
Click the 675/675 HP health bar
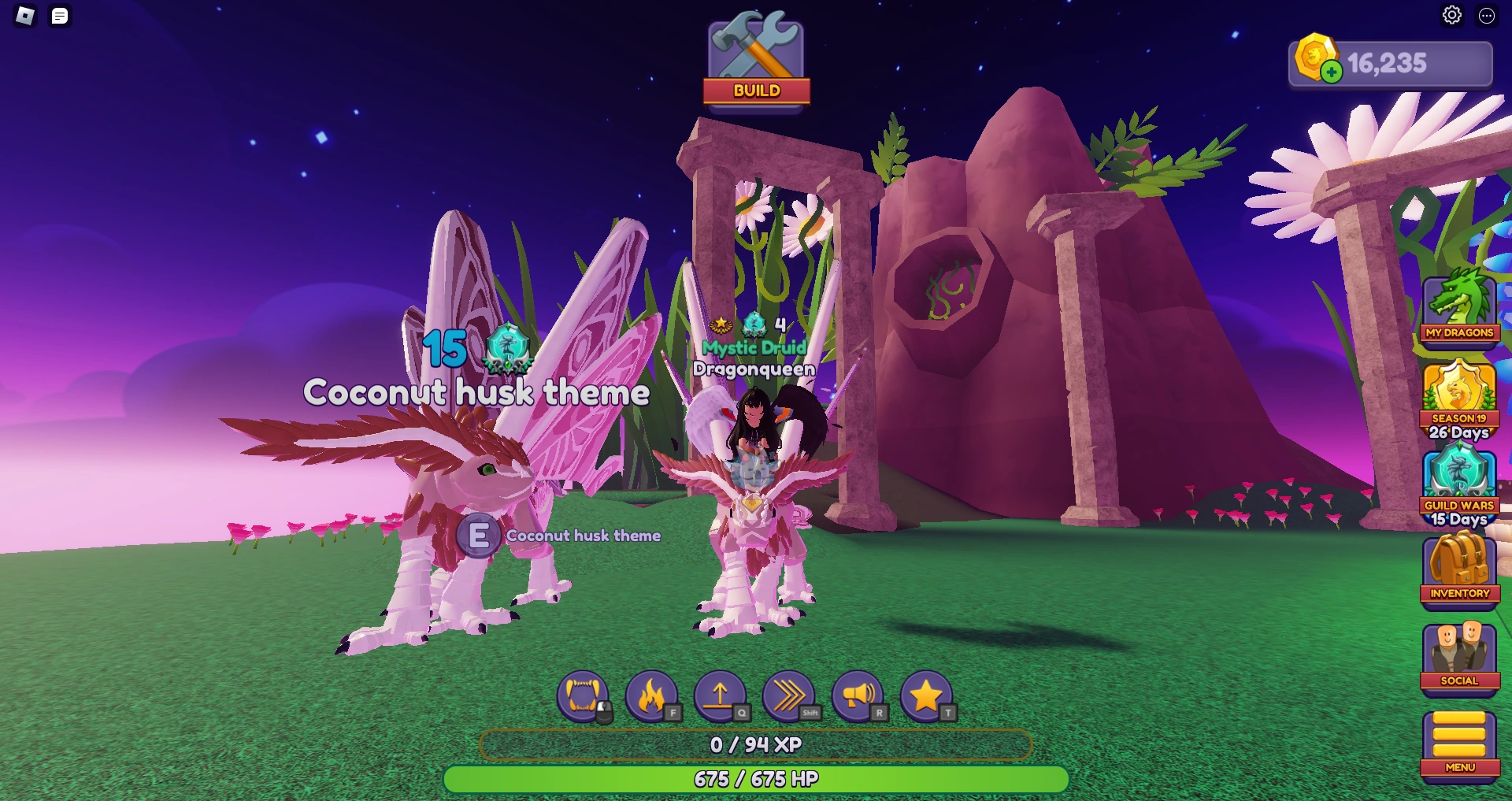(756, 779)
